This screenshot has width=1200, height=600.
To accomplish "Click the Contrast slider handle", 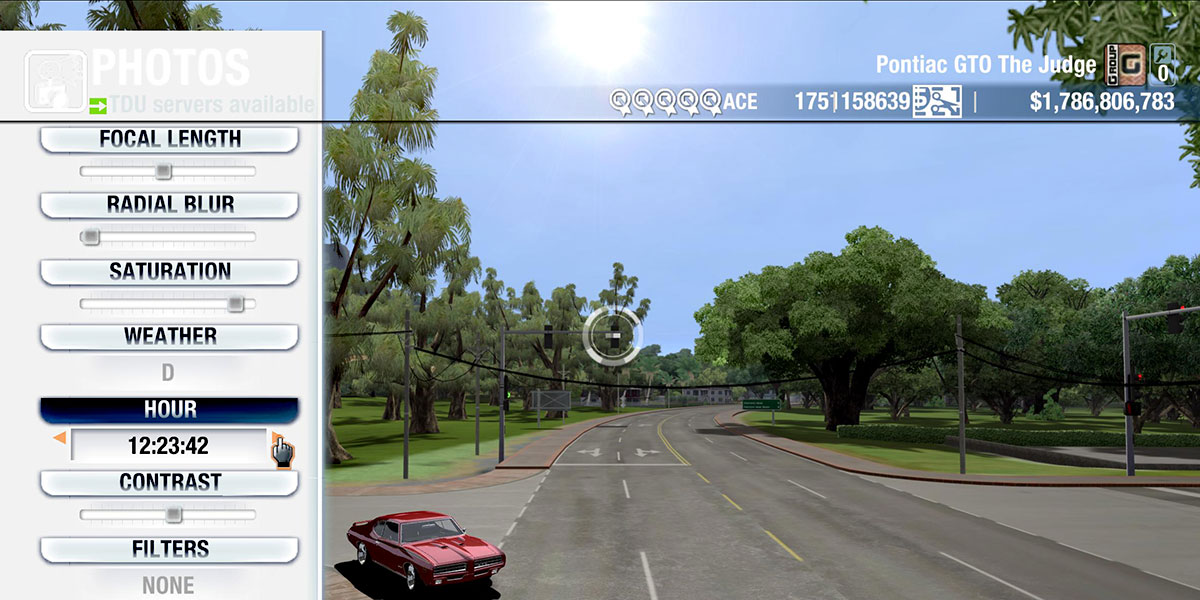I will coord(173,515).
